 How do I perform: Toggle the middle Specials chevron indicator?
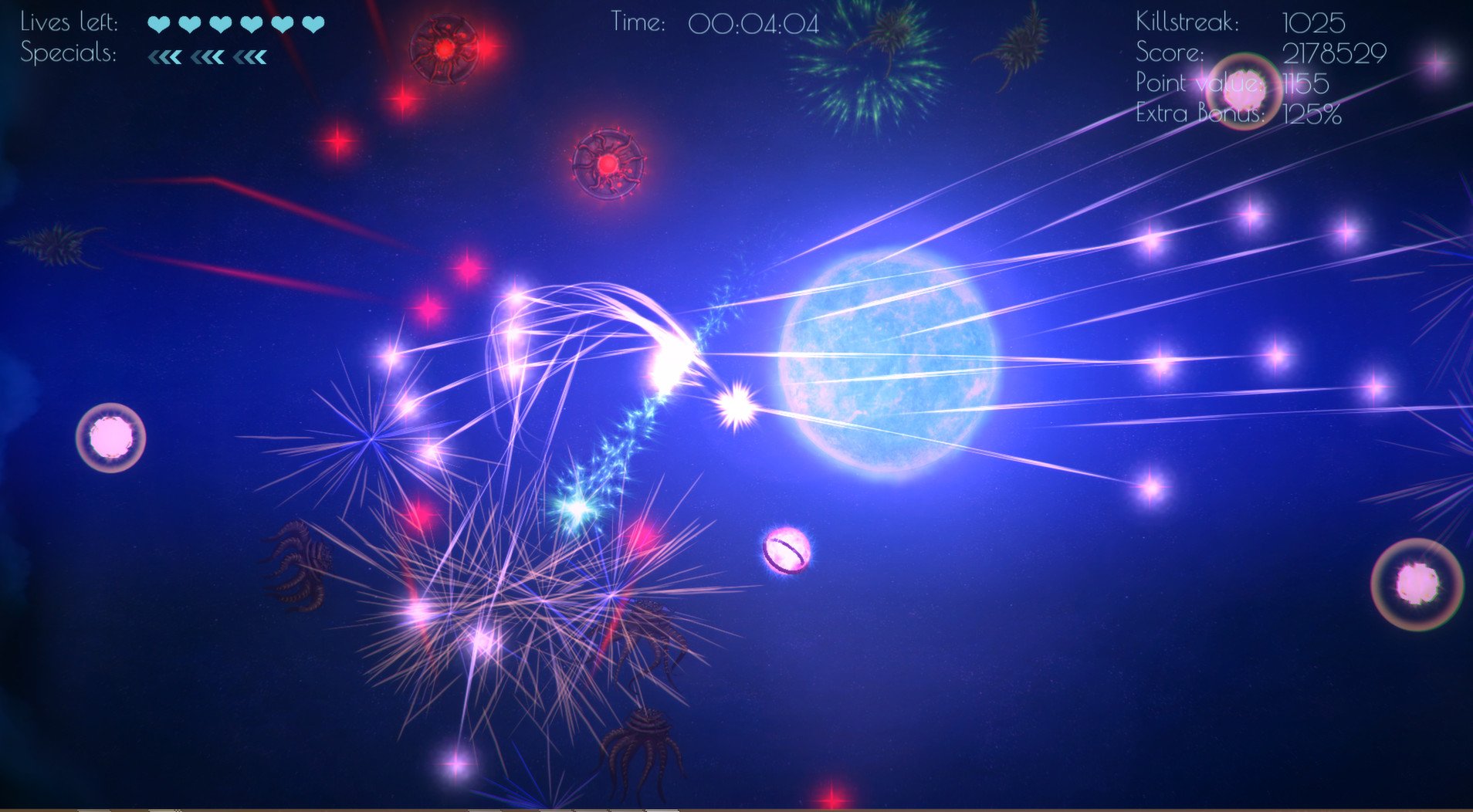[207, 56]
